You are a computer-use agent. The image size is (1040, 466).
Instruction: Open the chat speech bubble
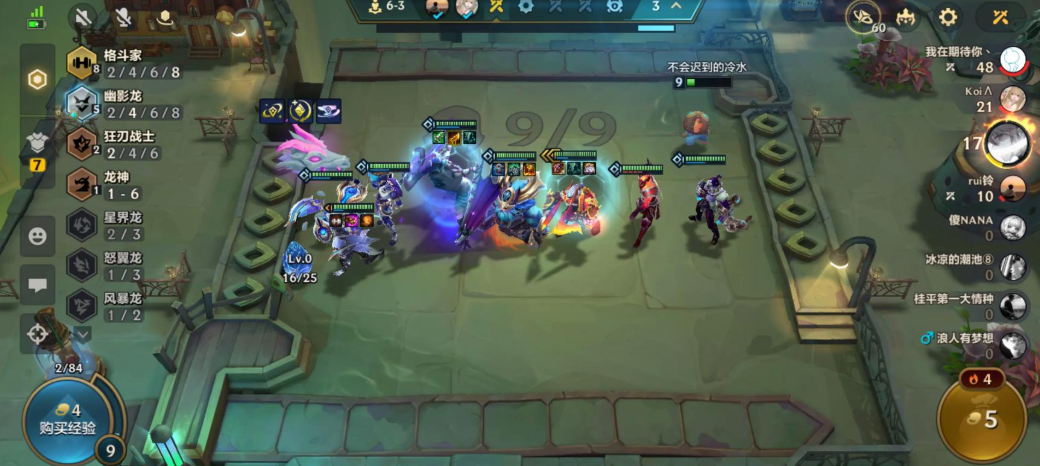pos(38,285)
